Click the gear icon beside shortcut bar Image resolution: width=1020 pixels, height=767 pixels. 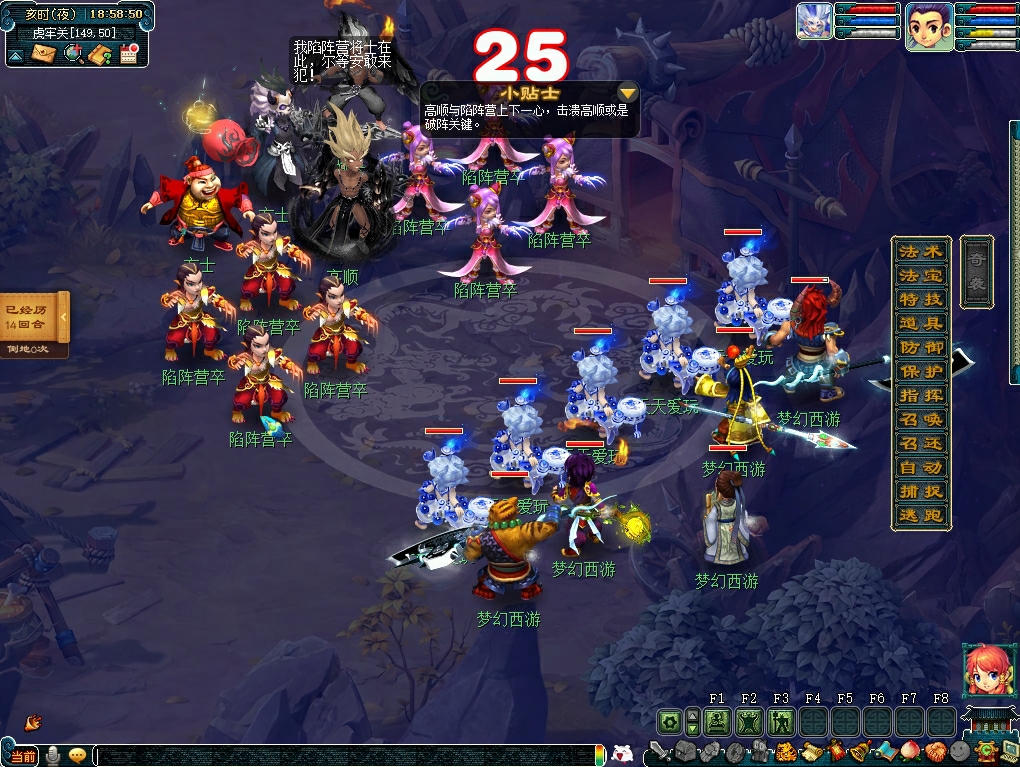(x=668, y=721)
